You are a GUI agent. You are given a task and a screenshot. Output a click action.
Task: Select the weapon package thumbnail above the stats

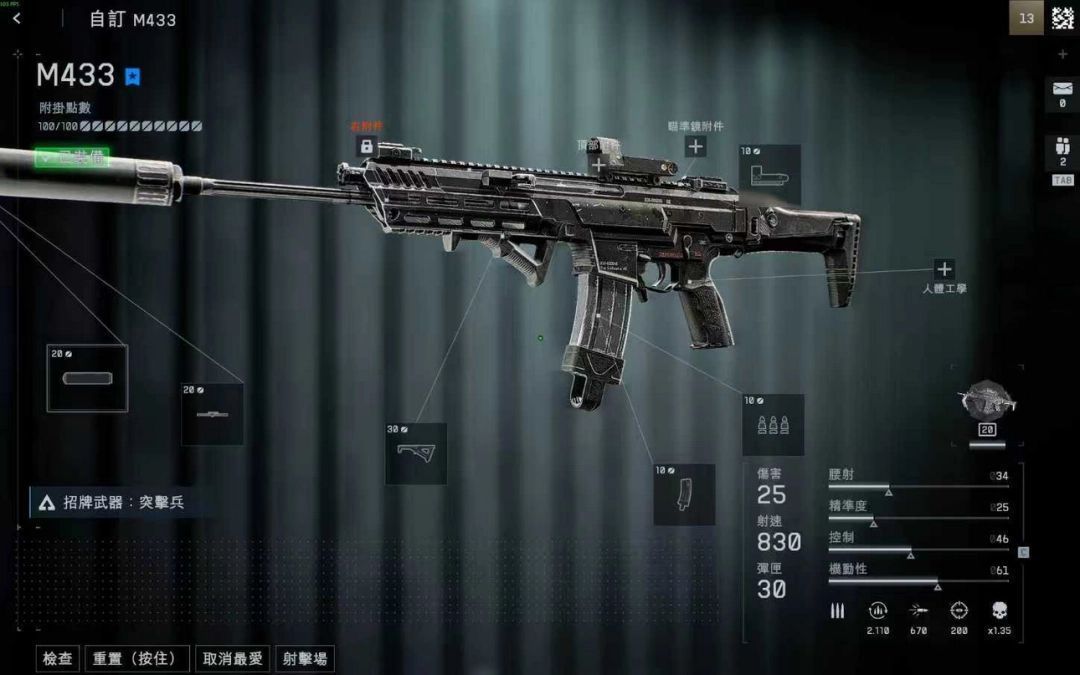click(x=987, y=400)
